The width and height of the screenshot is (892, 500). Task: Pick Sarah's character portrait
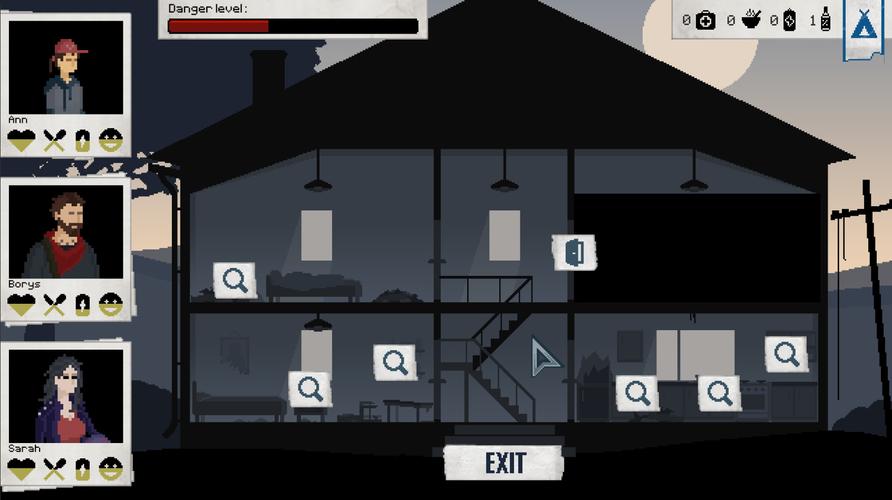pos(66,396)
